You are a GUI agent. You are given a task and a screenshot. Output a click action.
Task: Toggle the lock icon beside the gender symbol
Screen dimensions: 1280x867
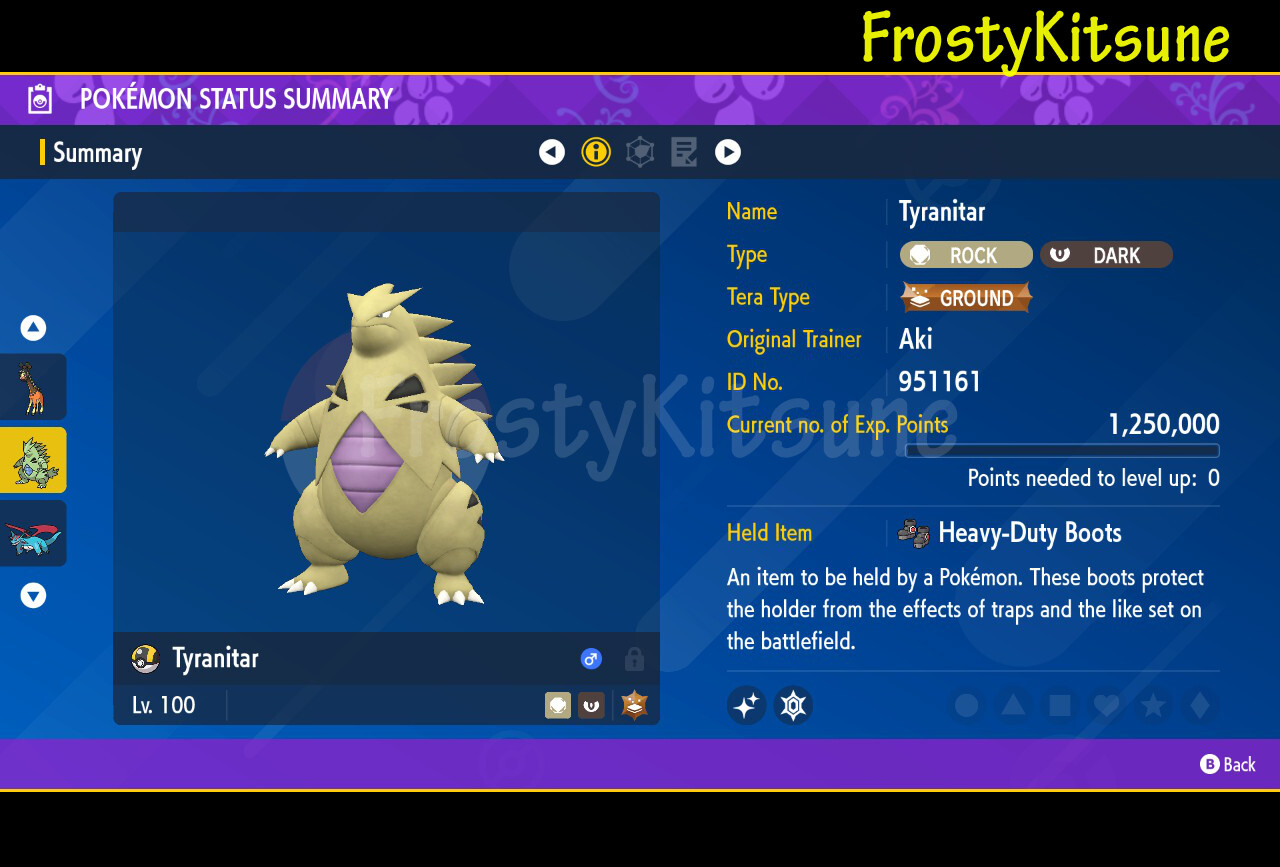(633, 659)
